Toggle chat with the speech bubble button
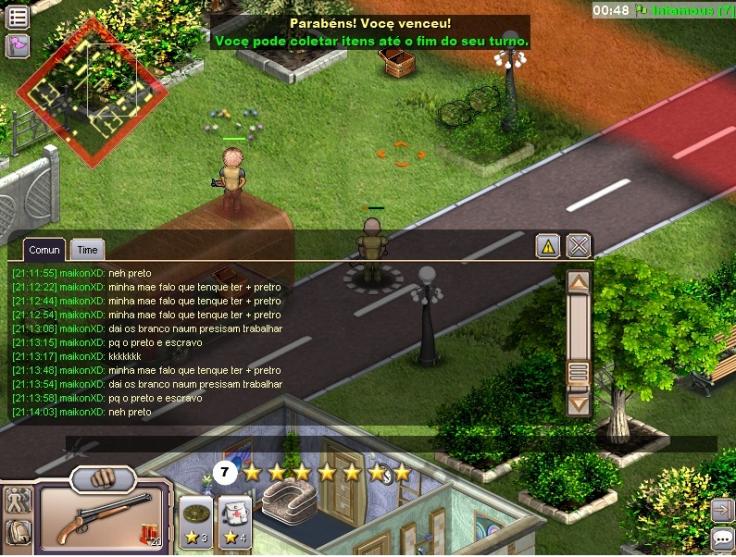 [x=722, y=539]
